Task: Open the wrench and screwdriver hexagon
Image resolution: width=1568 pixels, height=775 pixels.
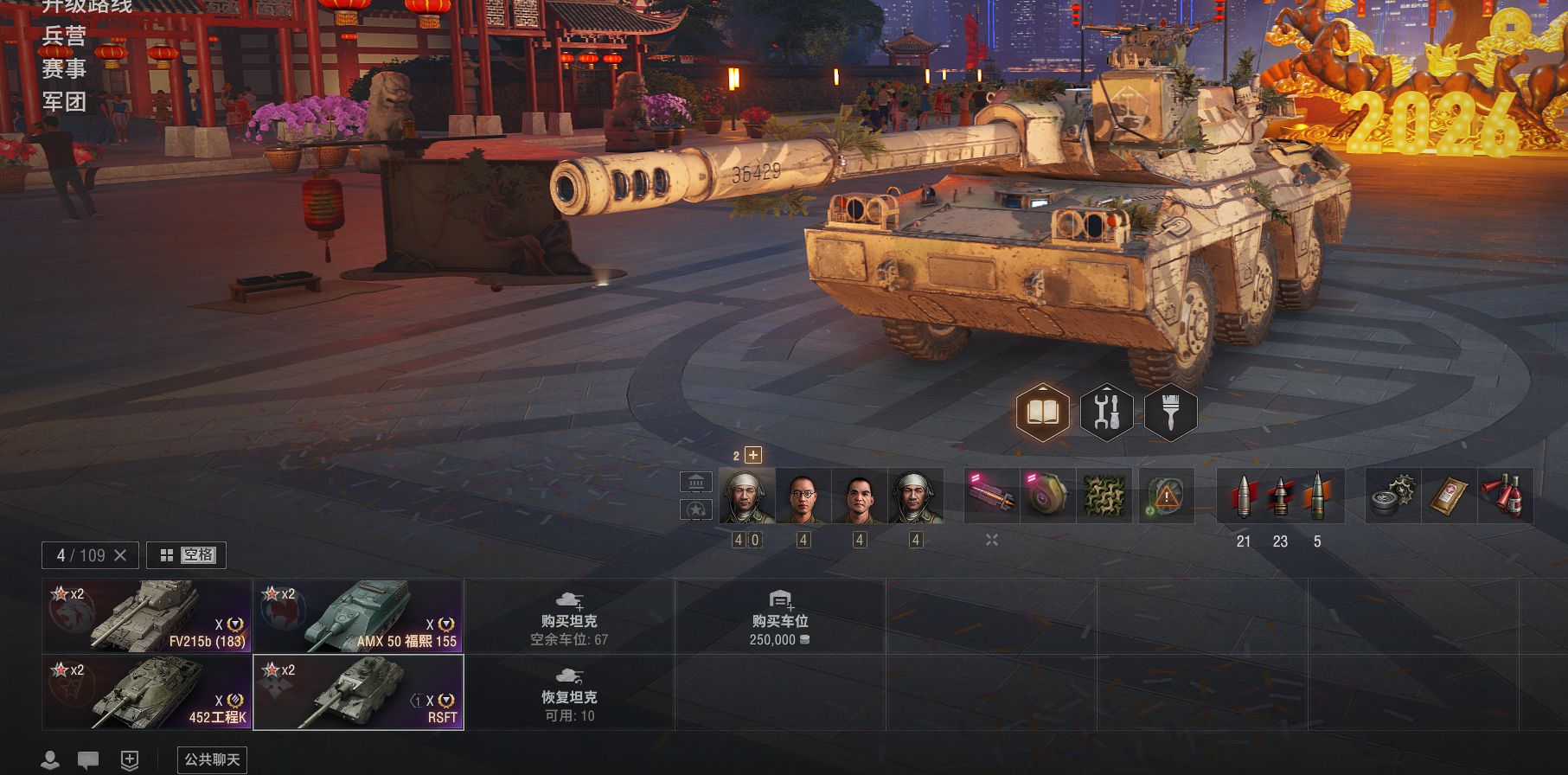Action: pyautogui.click(x=1106, y=413)
